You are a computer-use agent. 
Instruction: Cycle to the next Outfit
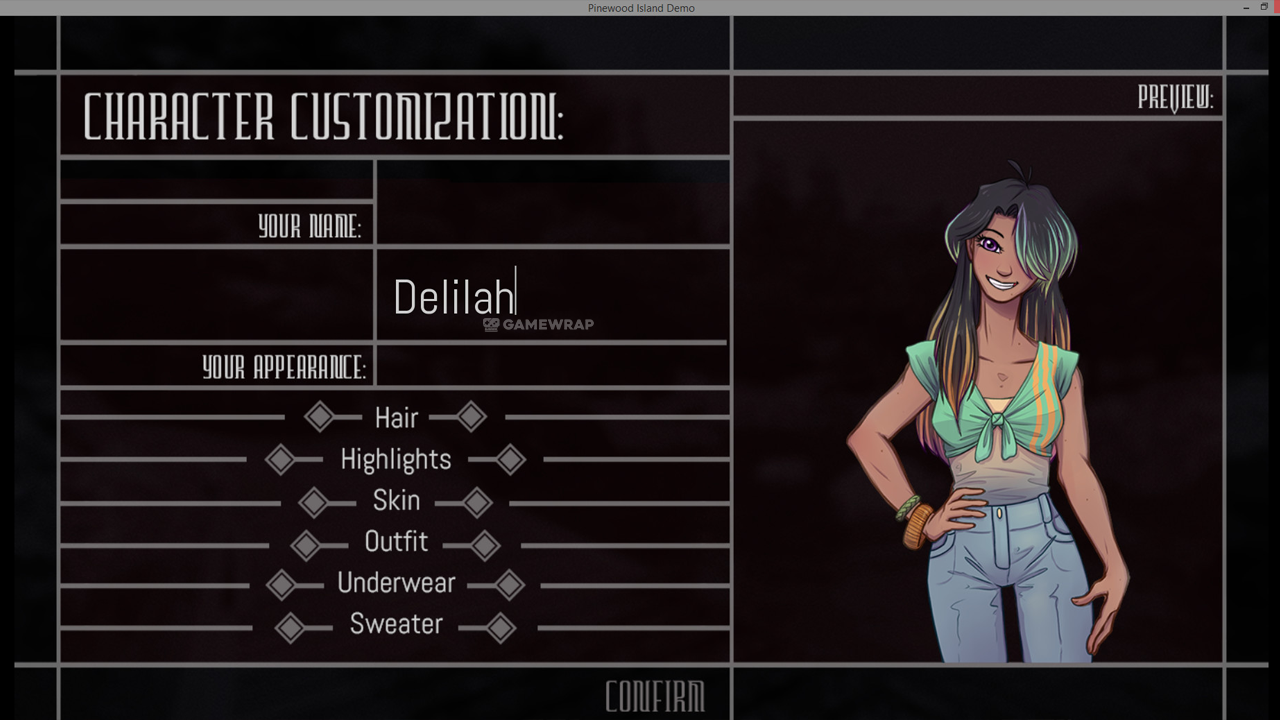tap(485, 545)
